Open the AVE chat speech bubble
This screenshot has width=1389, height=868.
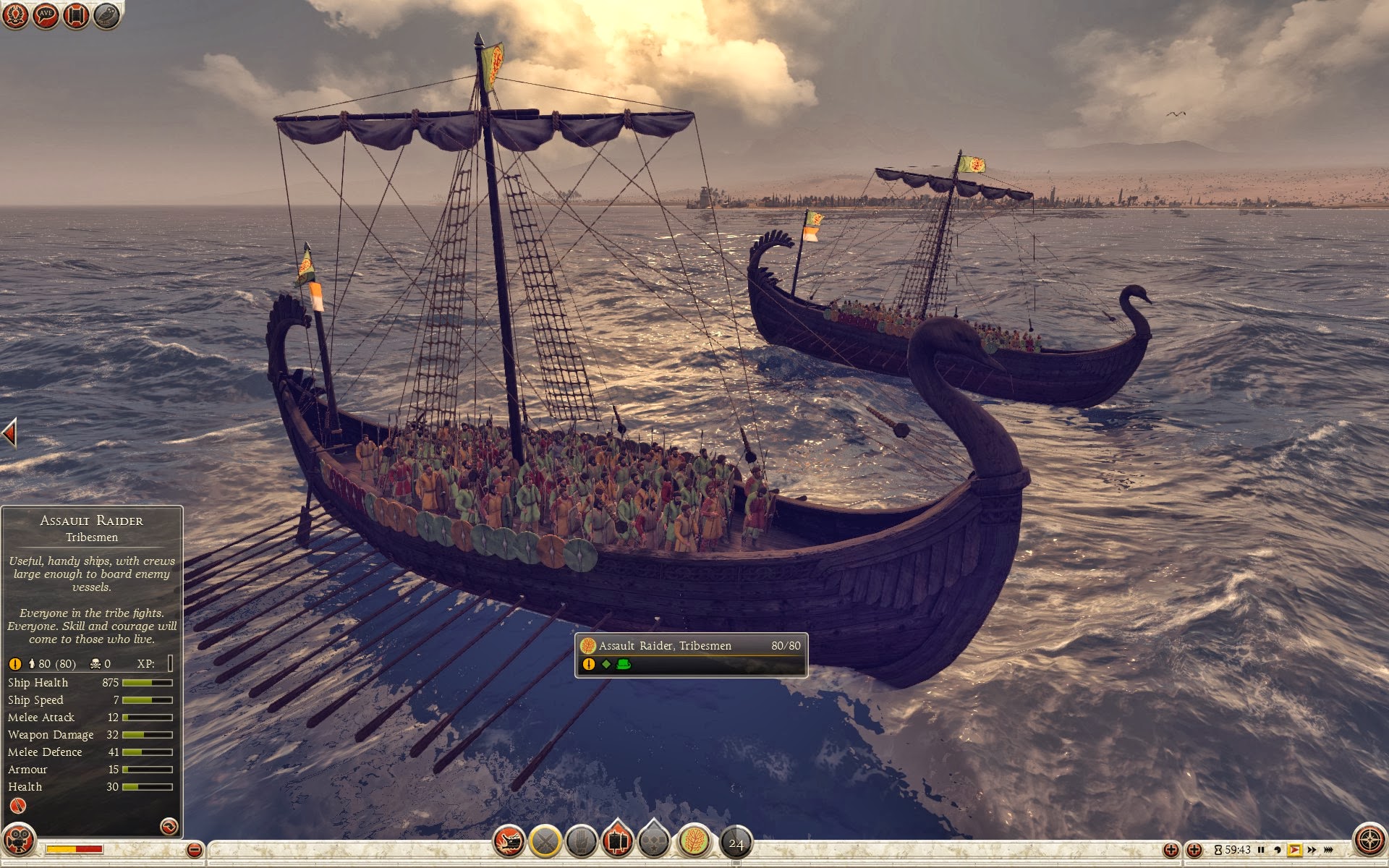tap(46, 15)
